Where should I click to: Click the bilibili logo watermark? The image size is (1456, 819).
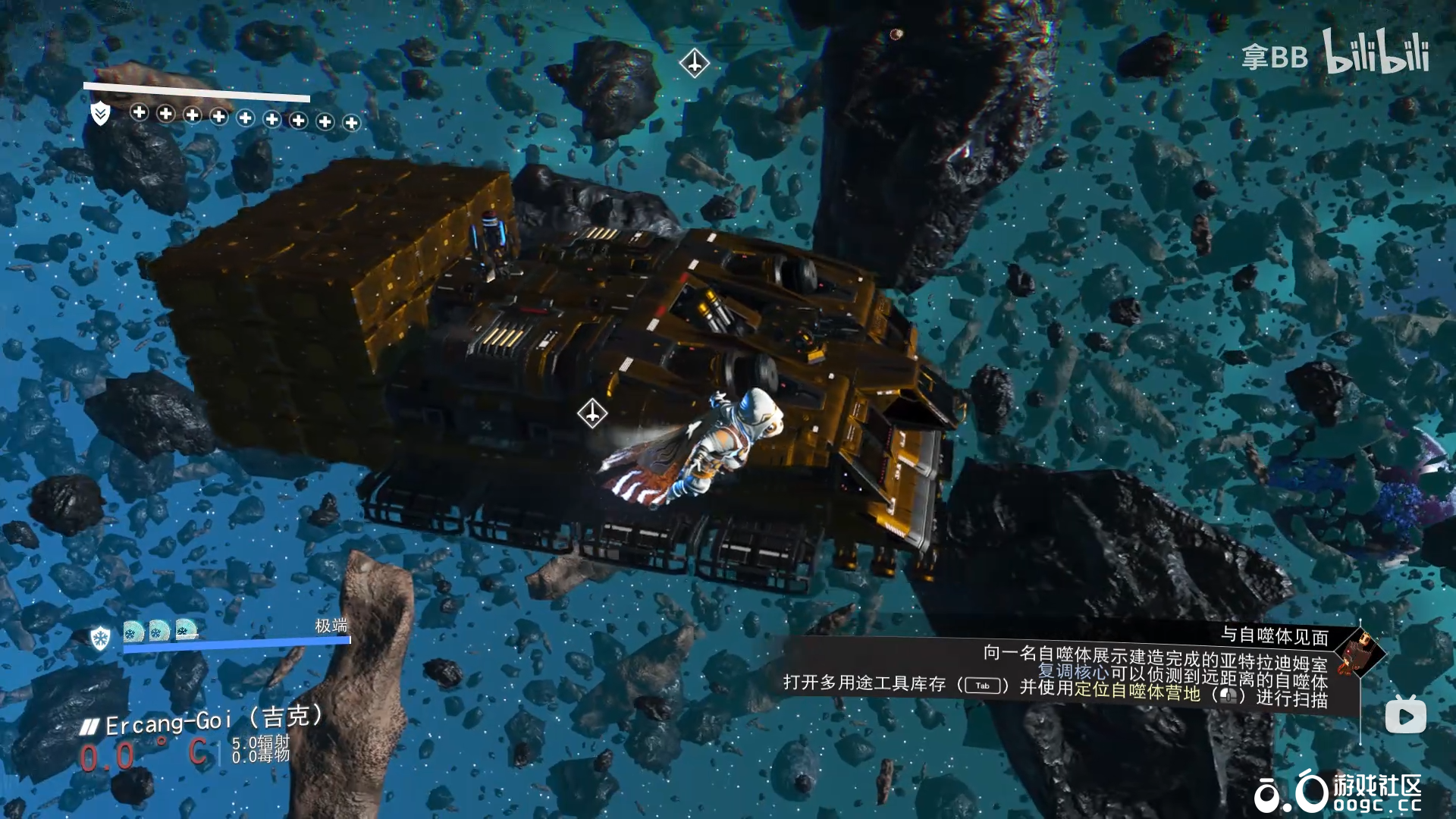1376,52
